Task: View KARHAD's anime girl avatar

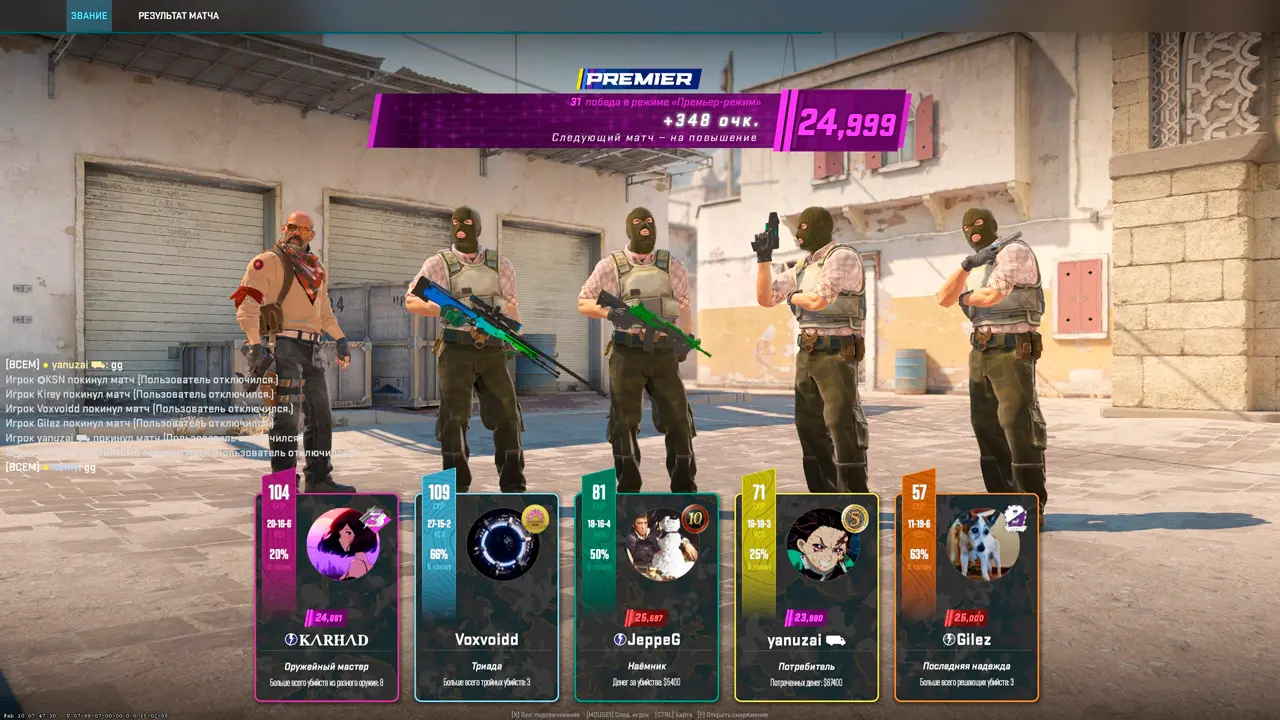Action: (341, 544)
